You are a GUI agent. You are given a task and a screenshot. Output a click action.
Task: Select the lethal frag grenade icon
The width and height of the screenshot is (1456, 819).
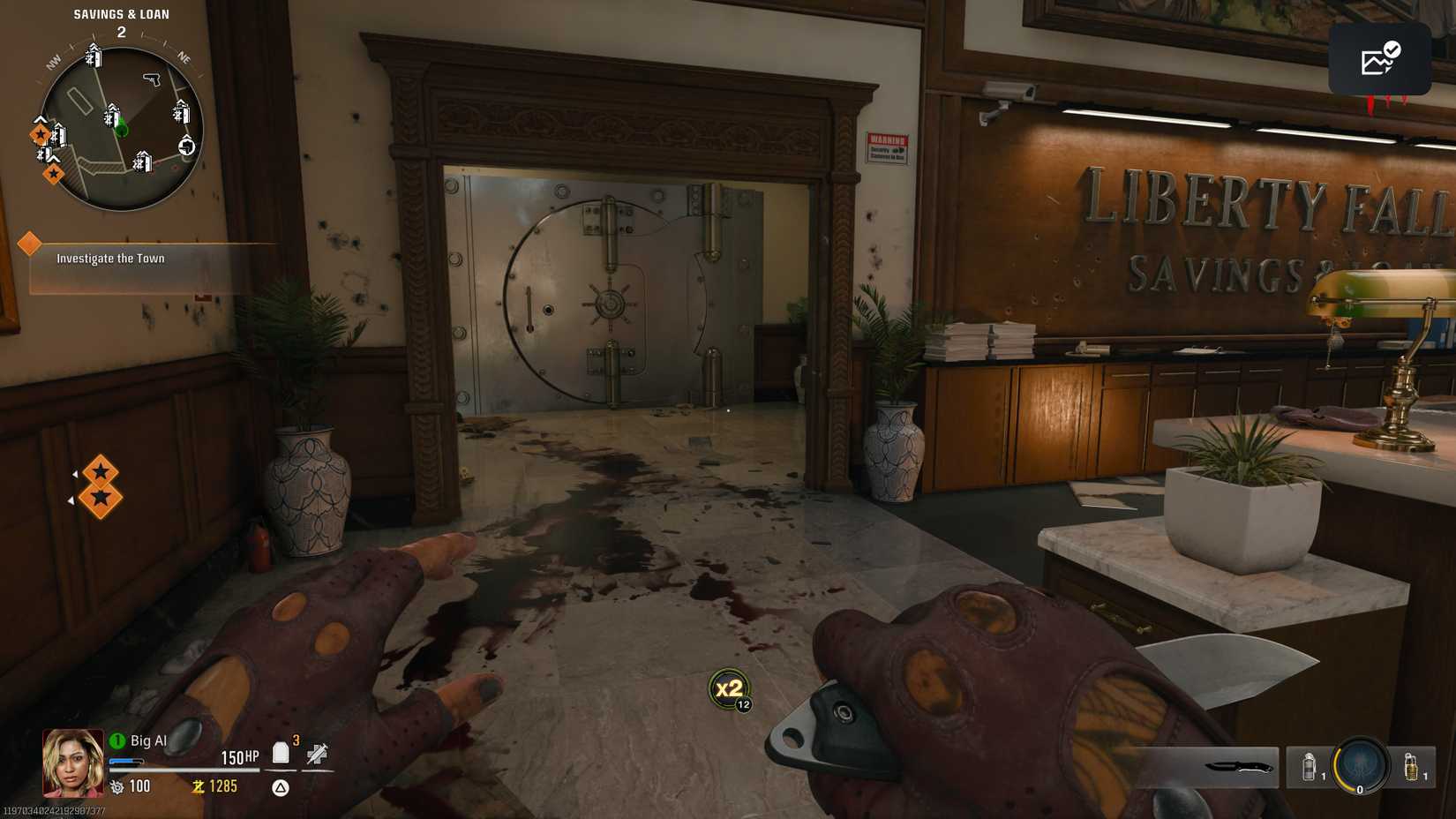coord(1411,766)
